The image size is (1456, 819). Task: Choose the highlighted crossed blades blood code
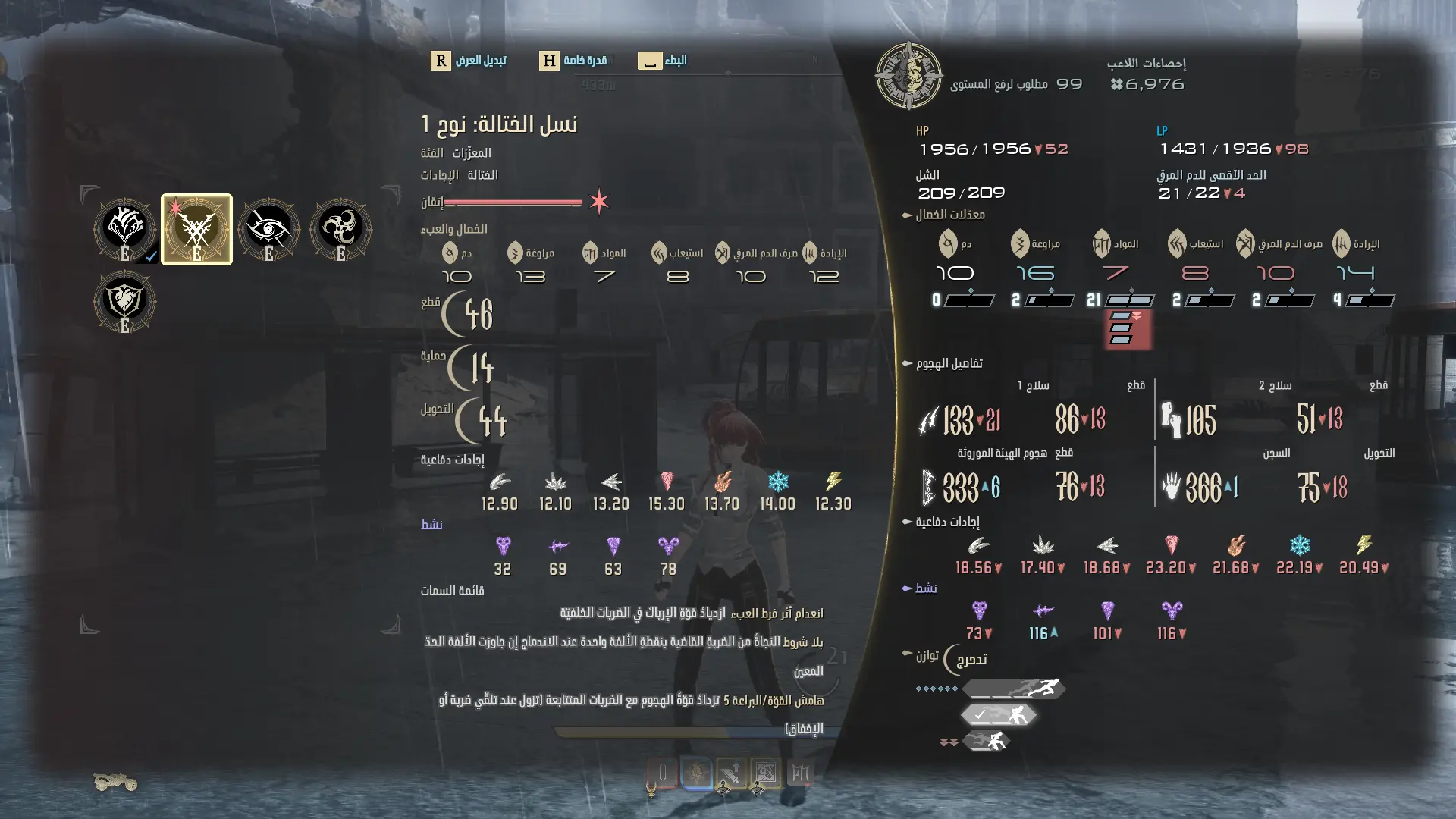click(196, 229)
